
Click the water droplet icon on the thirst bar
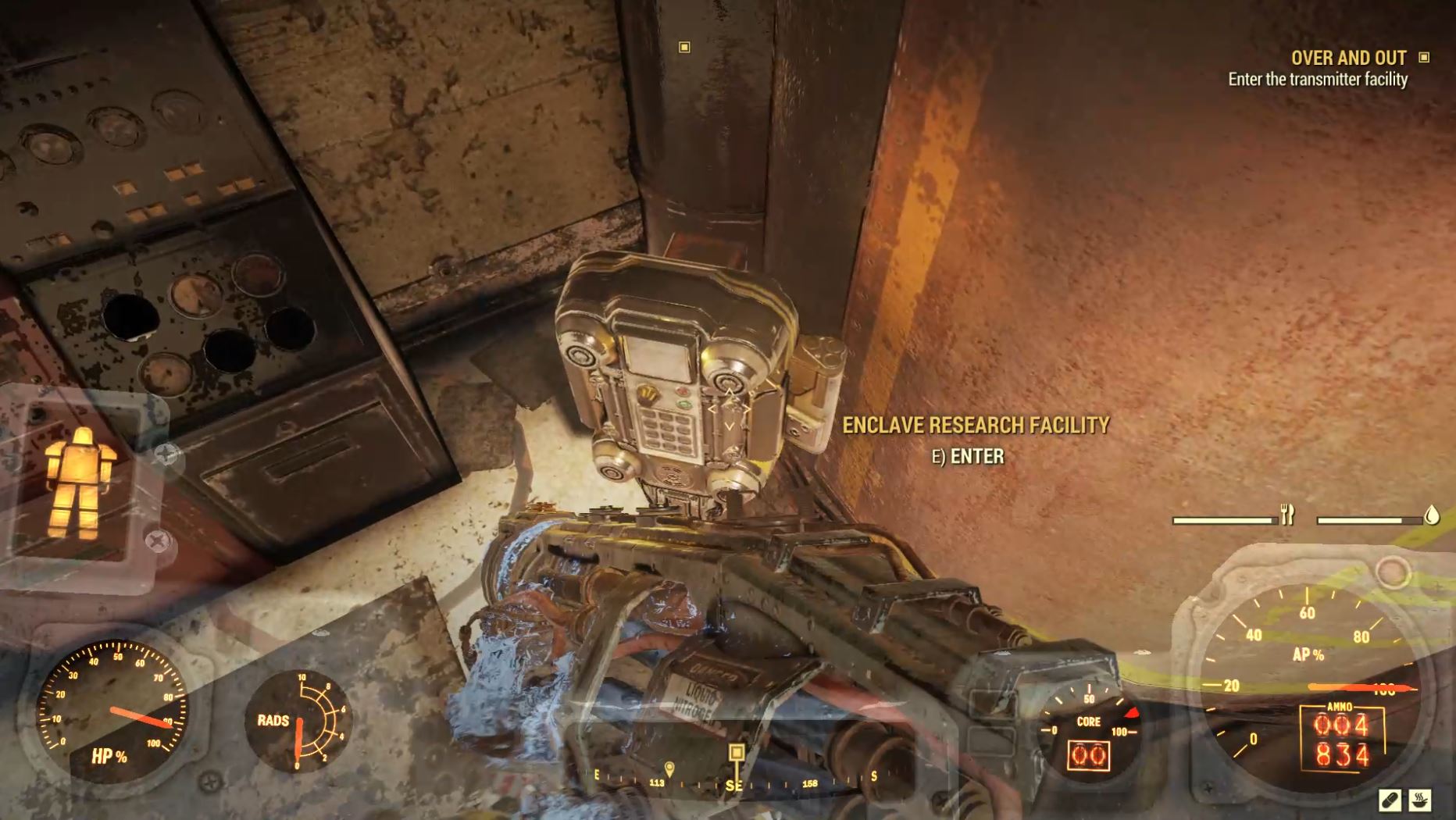[x=1430, y=515]
